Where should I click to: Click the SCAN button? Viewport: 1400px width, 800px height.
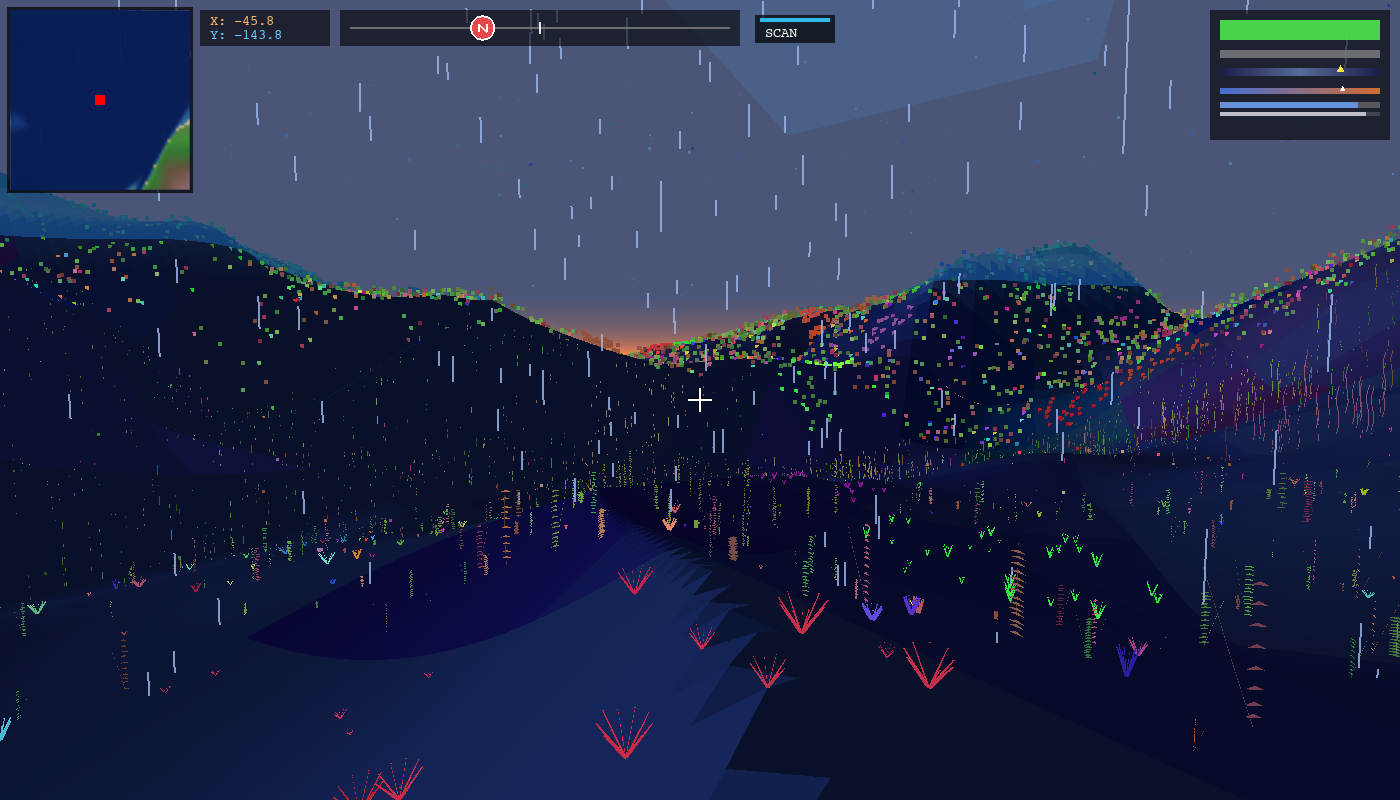[x=795, y=30]
